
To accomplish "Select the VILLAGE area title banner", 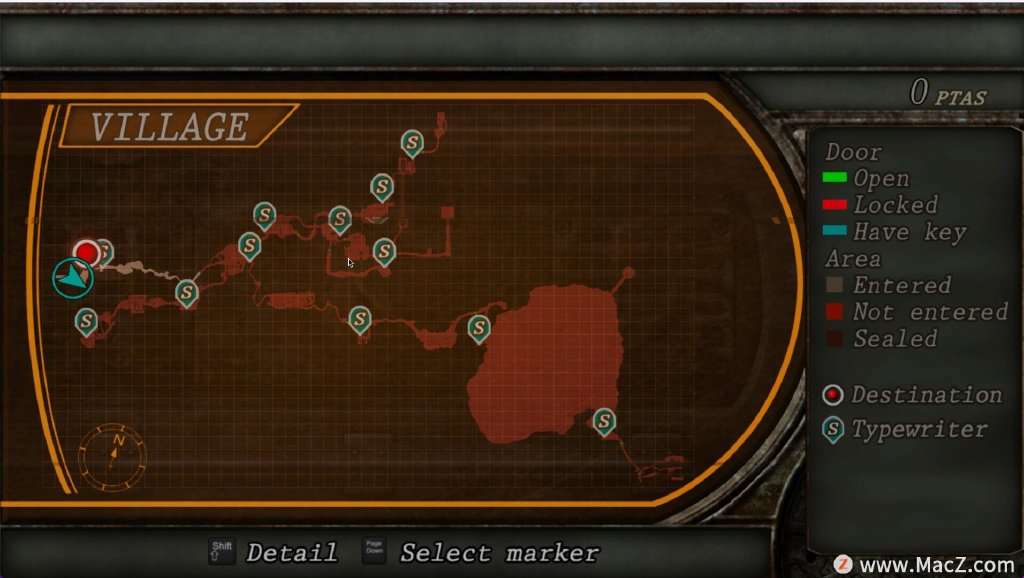I will [x=169, y=127].
